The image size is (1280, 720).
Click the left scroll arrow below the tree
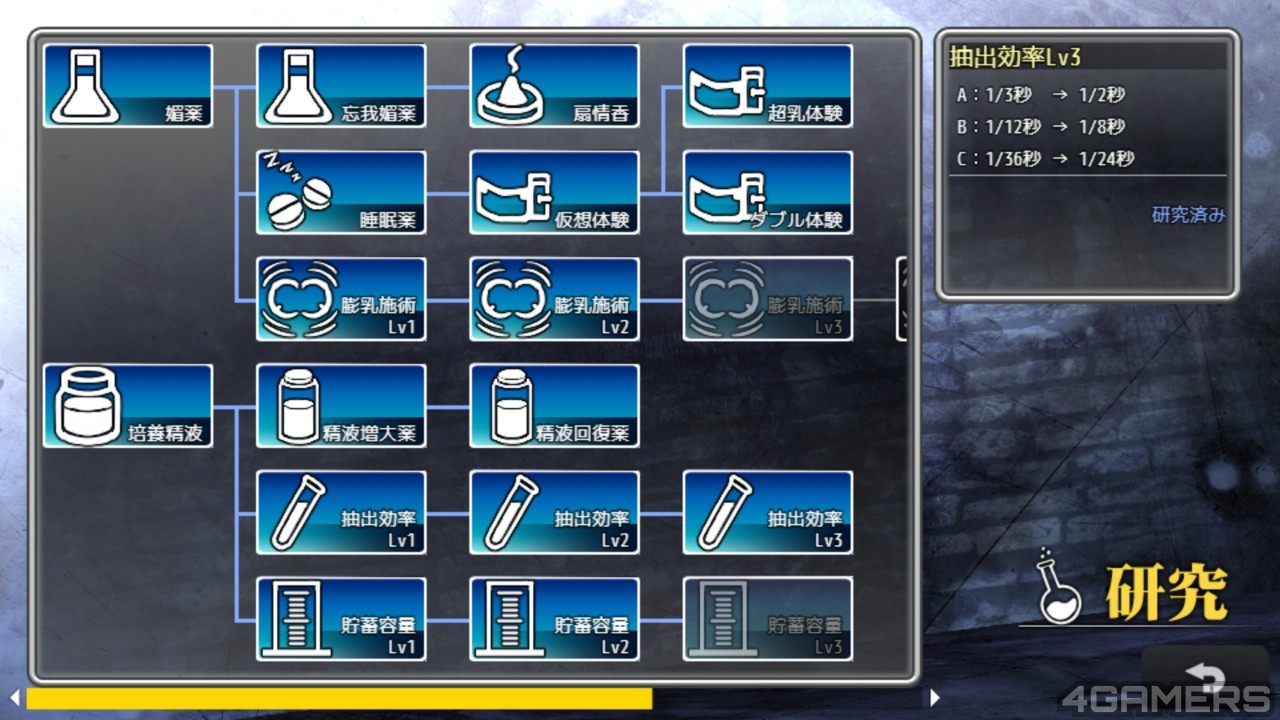14,698
